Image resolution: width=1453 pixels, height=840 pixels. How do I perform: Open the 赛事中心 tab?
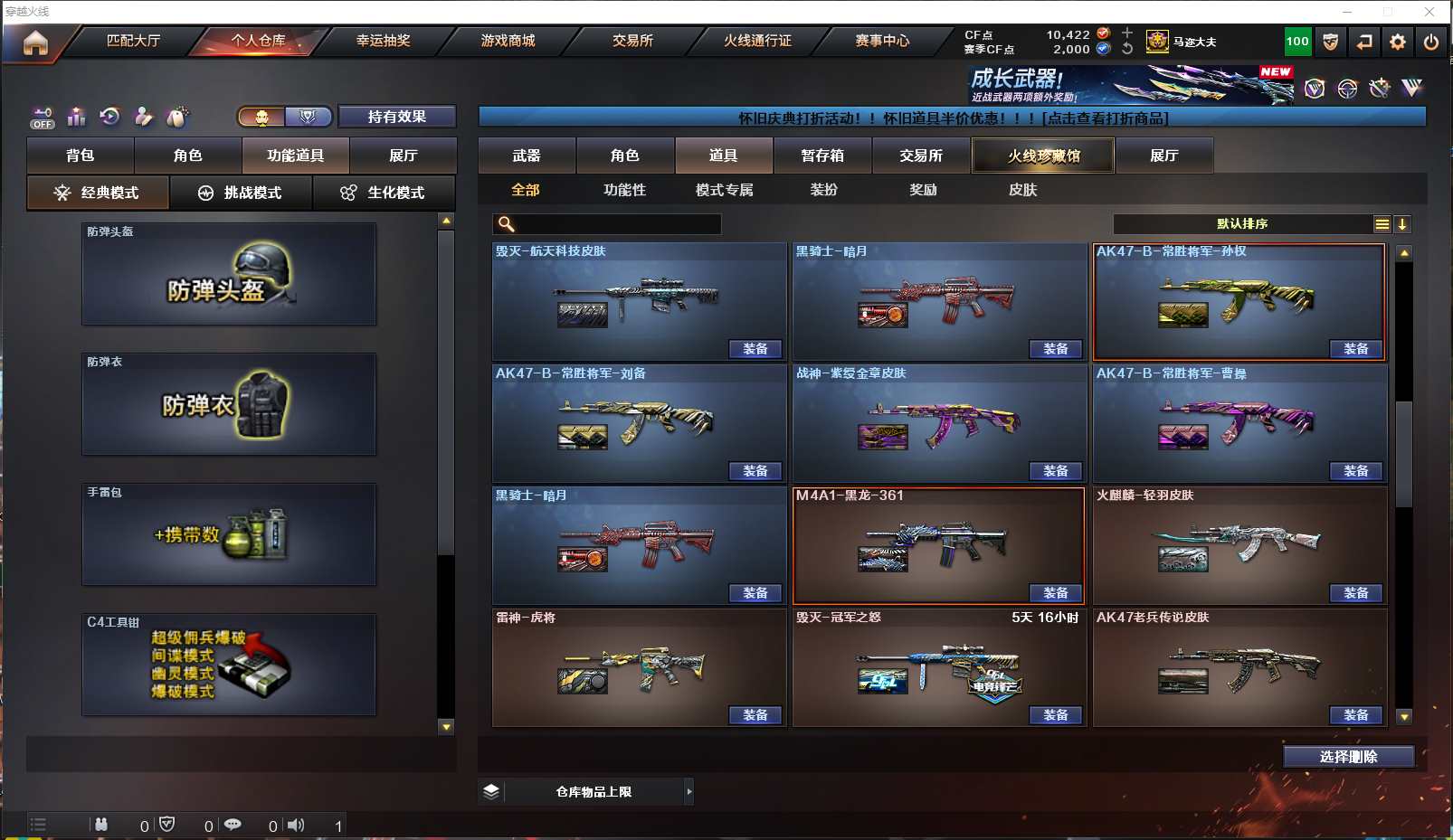point(882,41)
